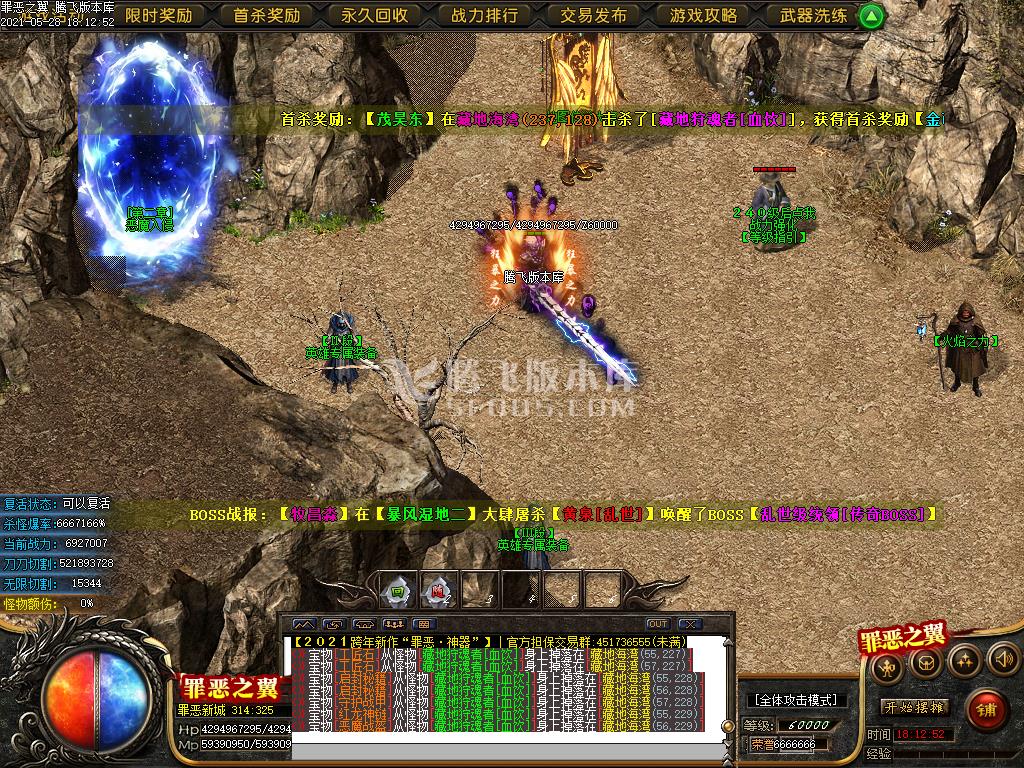Choose the 武器洗练 weapon refining menu

click(812, 15)
